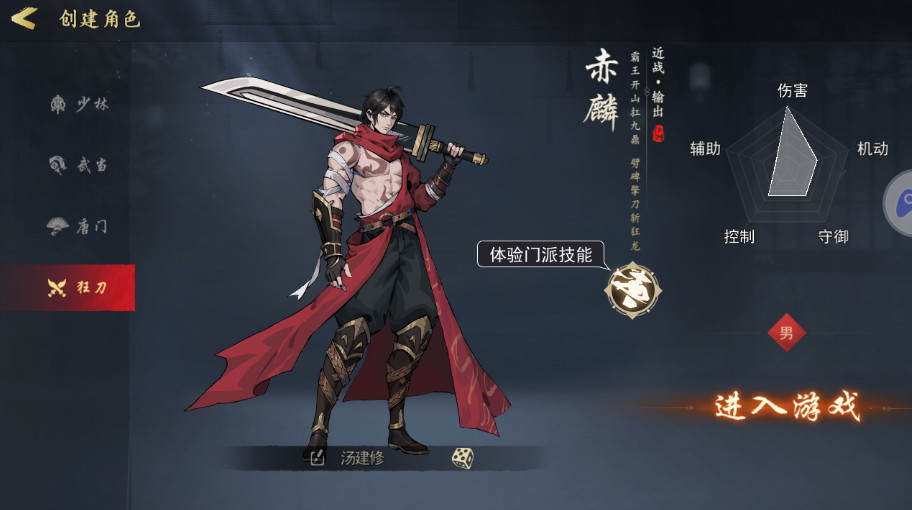
Task: Edit the character name 汤建修
Action: (x=318, y=458)
